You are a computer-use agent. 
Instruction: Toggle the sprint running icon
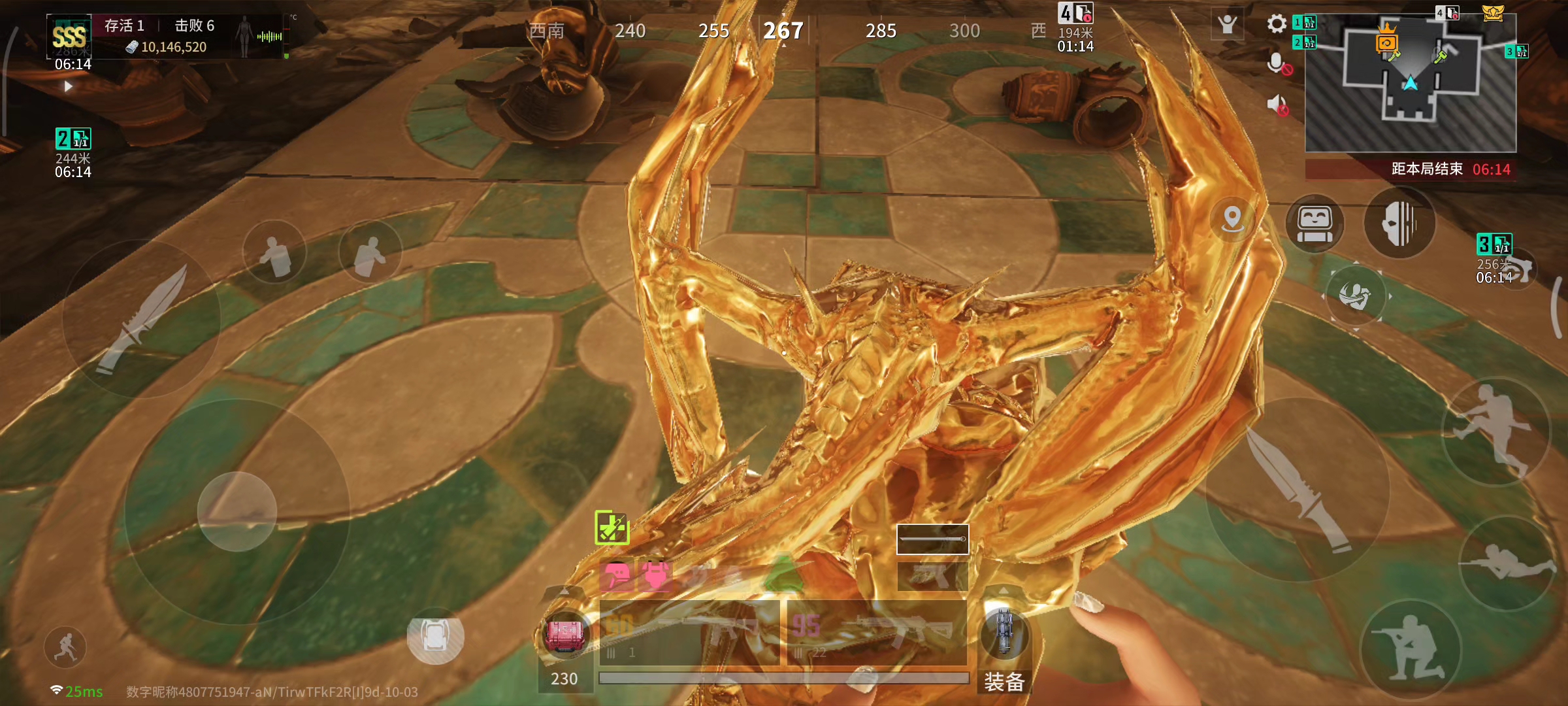pos(65,647)
